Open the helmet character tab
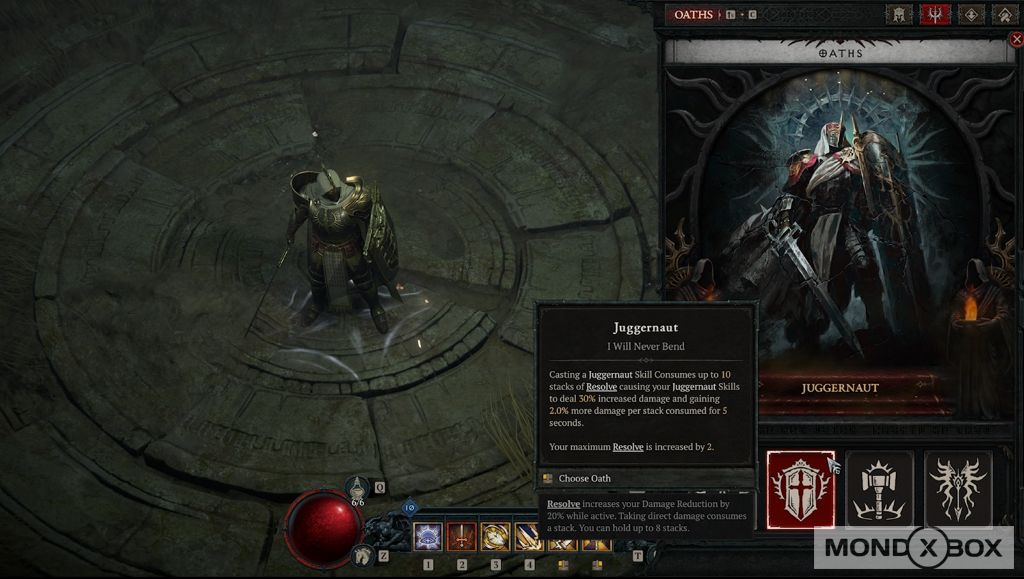 tap(897, 15)
